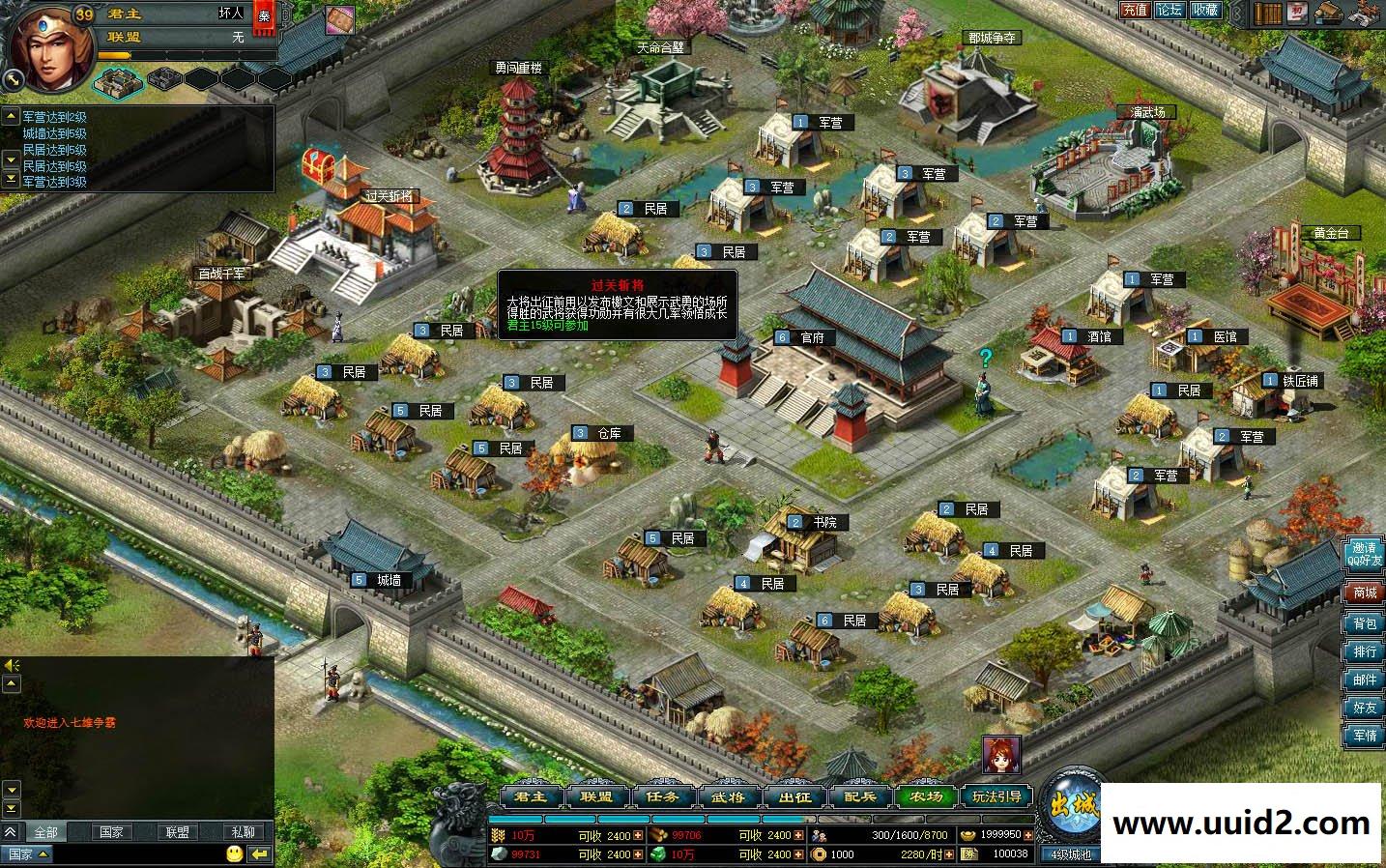Switch chat to the 私聊 private tab
This screenshot has height=868, width=1386.
[243, 831]
